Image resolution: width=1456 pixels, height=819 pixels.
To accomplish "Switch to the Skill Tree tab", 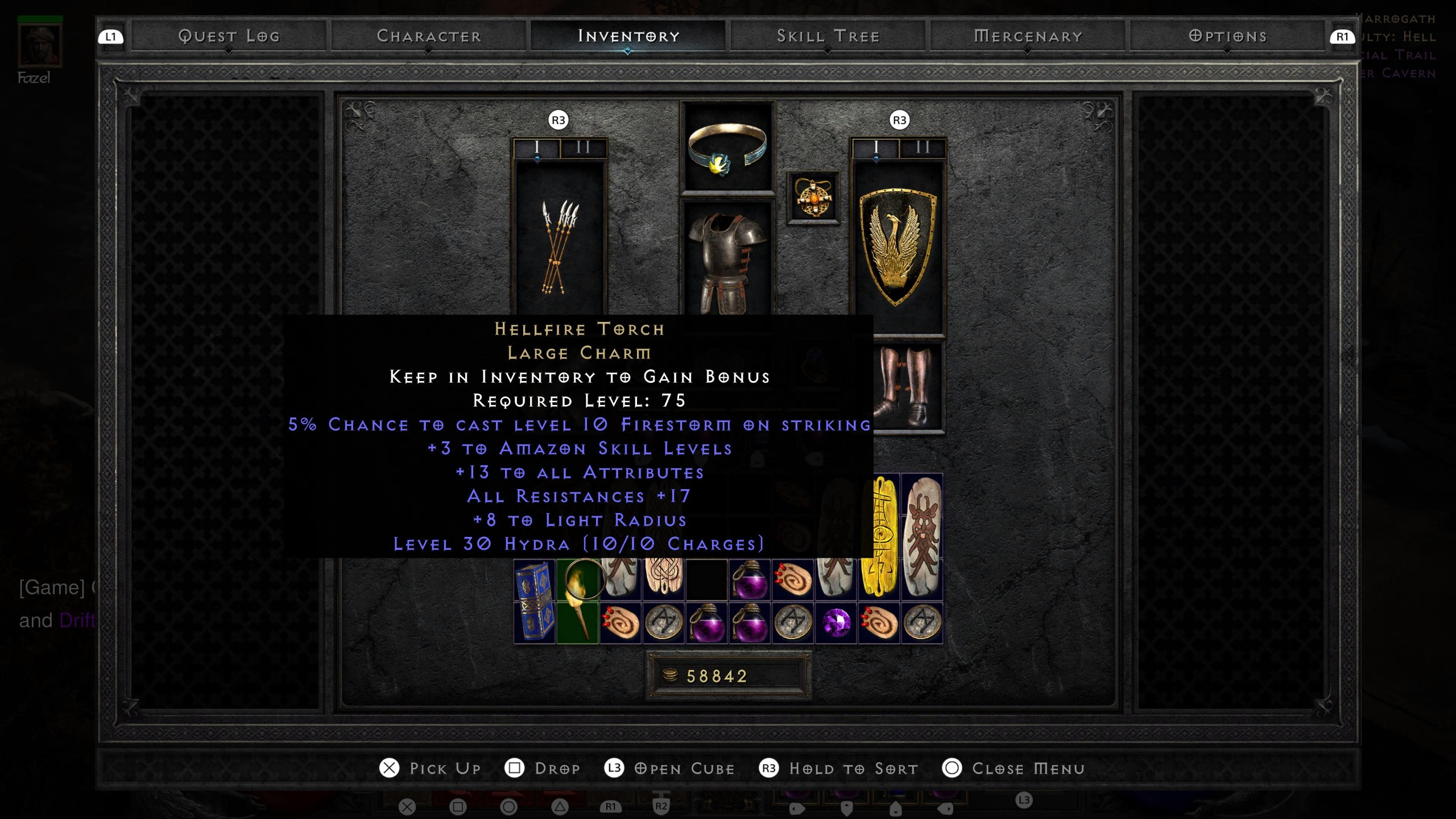I will tap(828, 36).
